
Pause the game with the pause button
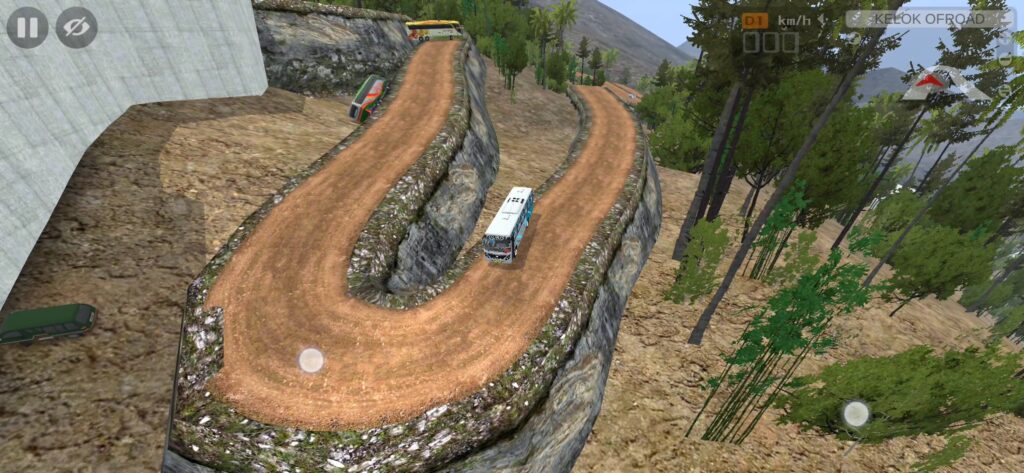(x=27, y=27)
